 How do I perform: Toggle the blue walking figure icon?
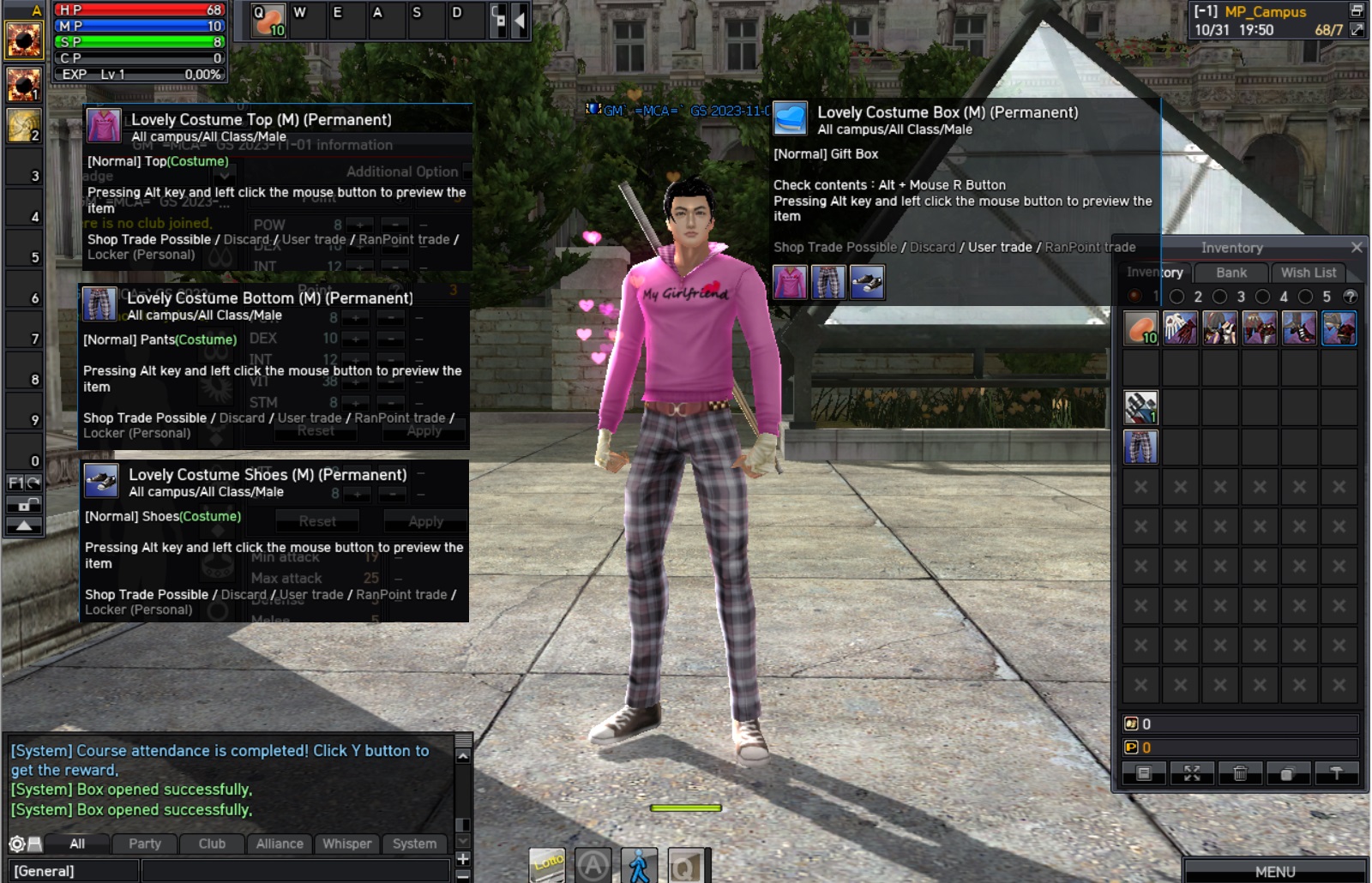(x=639, y=866)
